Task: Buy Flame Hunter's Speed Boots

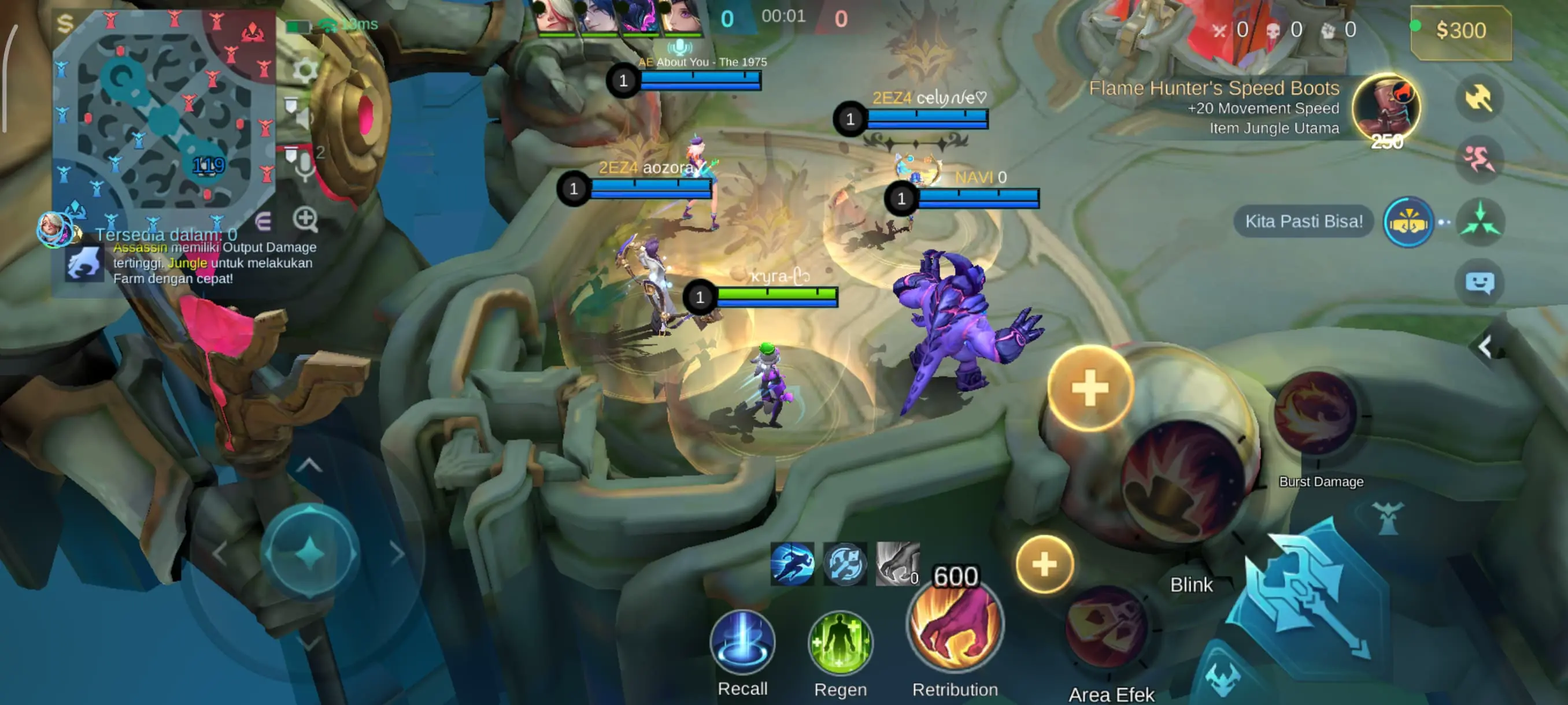Action: [x=1385, y=107]
